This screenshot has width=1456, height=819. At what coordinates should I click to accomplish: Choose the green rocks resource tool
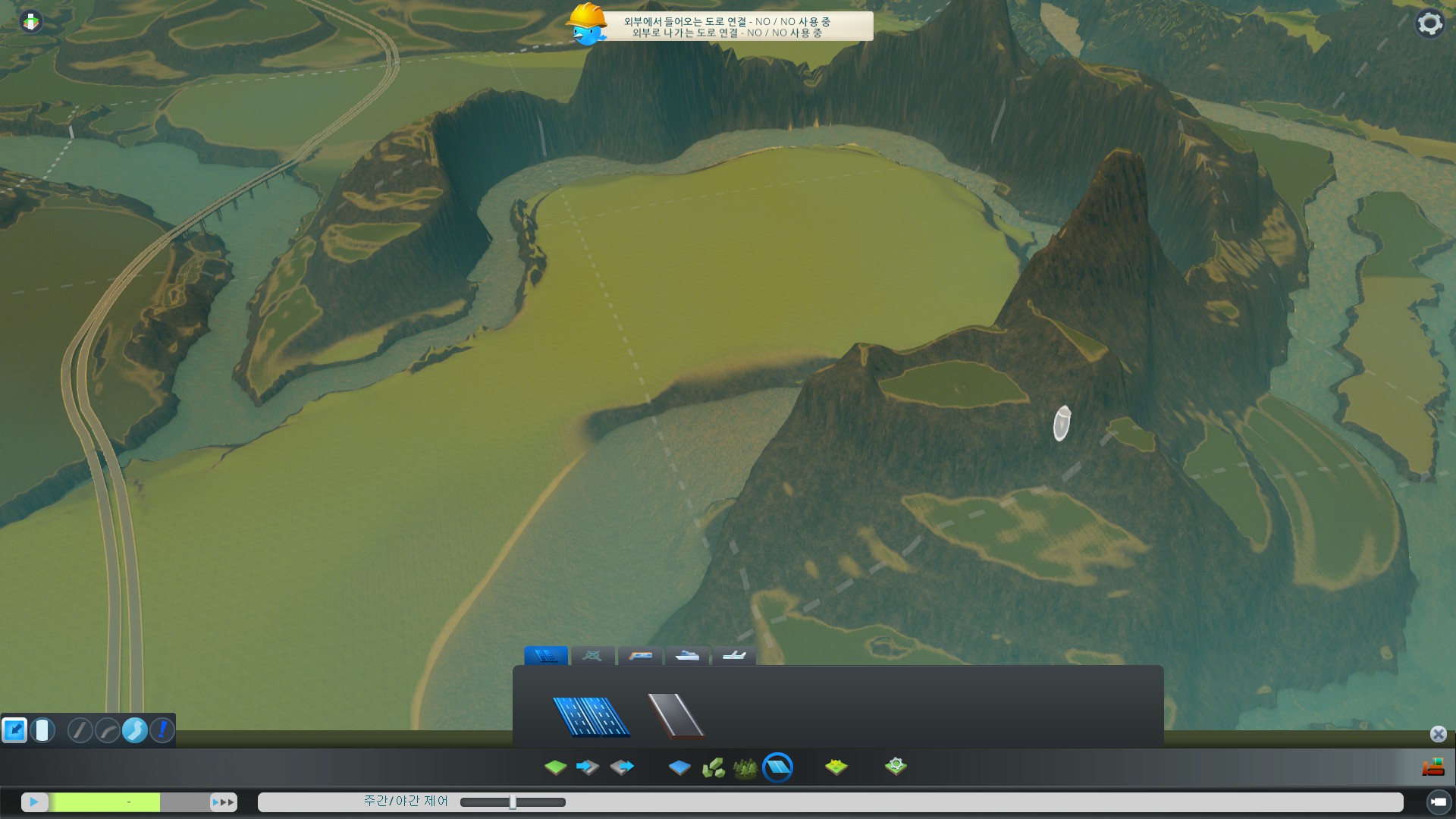(713, 767)
